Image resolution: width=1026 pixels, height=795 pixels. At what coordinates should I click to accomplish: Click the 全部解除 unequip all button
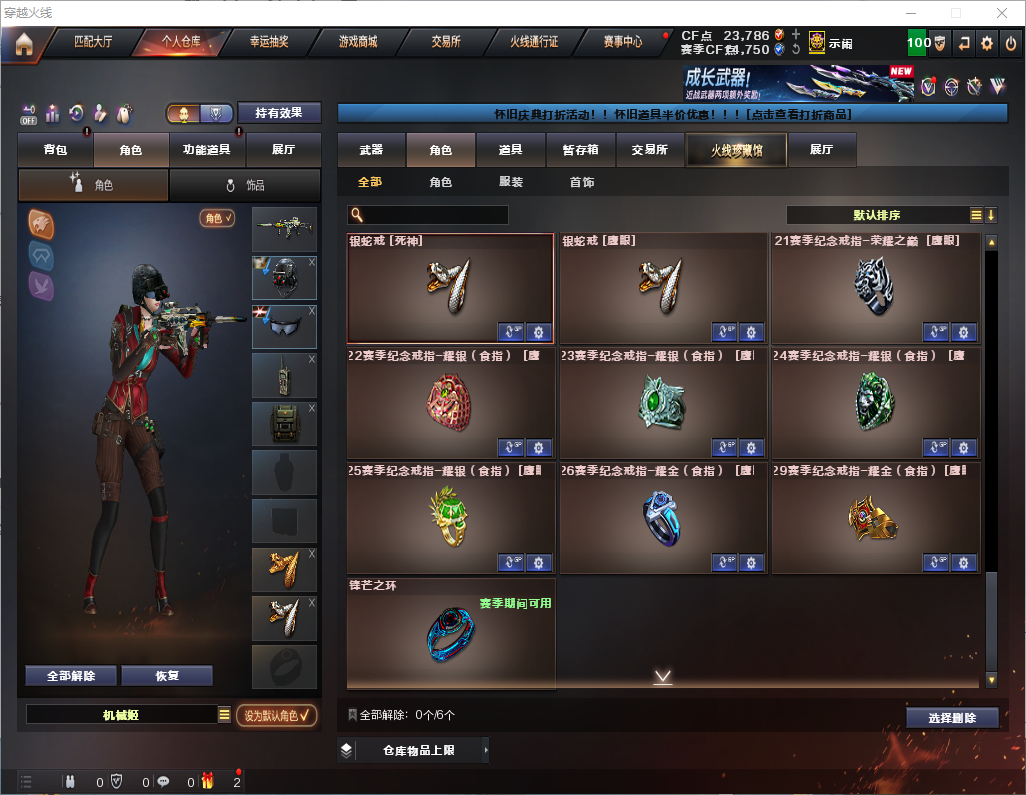coord(71,676)
